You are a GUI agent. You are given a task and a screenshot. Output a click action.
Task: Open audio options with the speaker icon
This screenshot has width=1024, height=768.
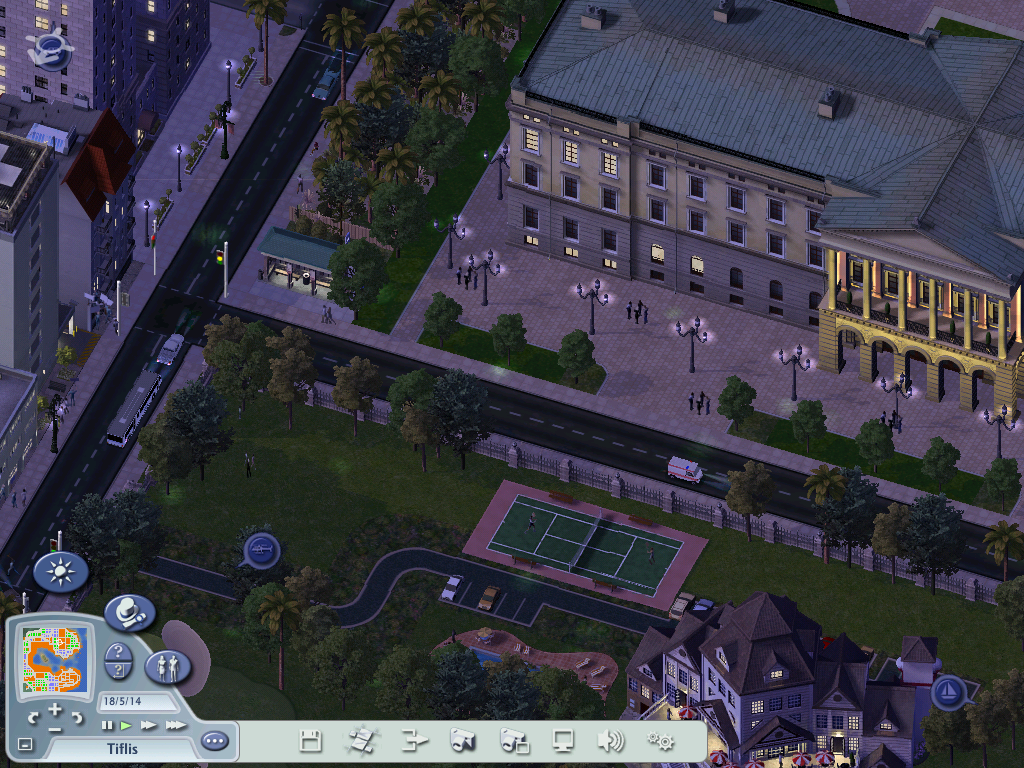pyautogui.click(x=609, y=741)
